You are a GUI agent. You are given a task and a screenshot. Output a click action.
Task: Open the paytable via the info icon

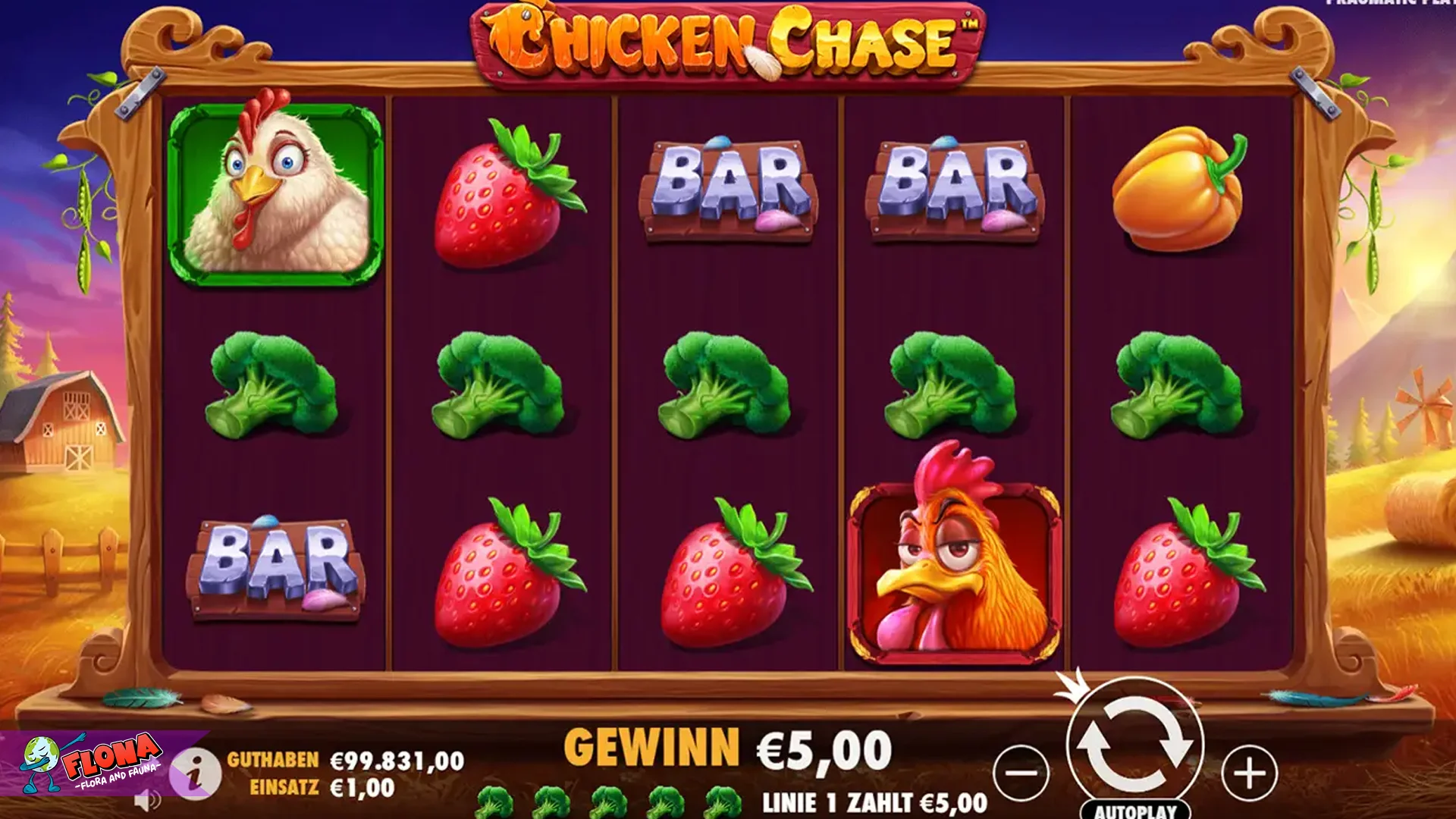tap(197, 772)
